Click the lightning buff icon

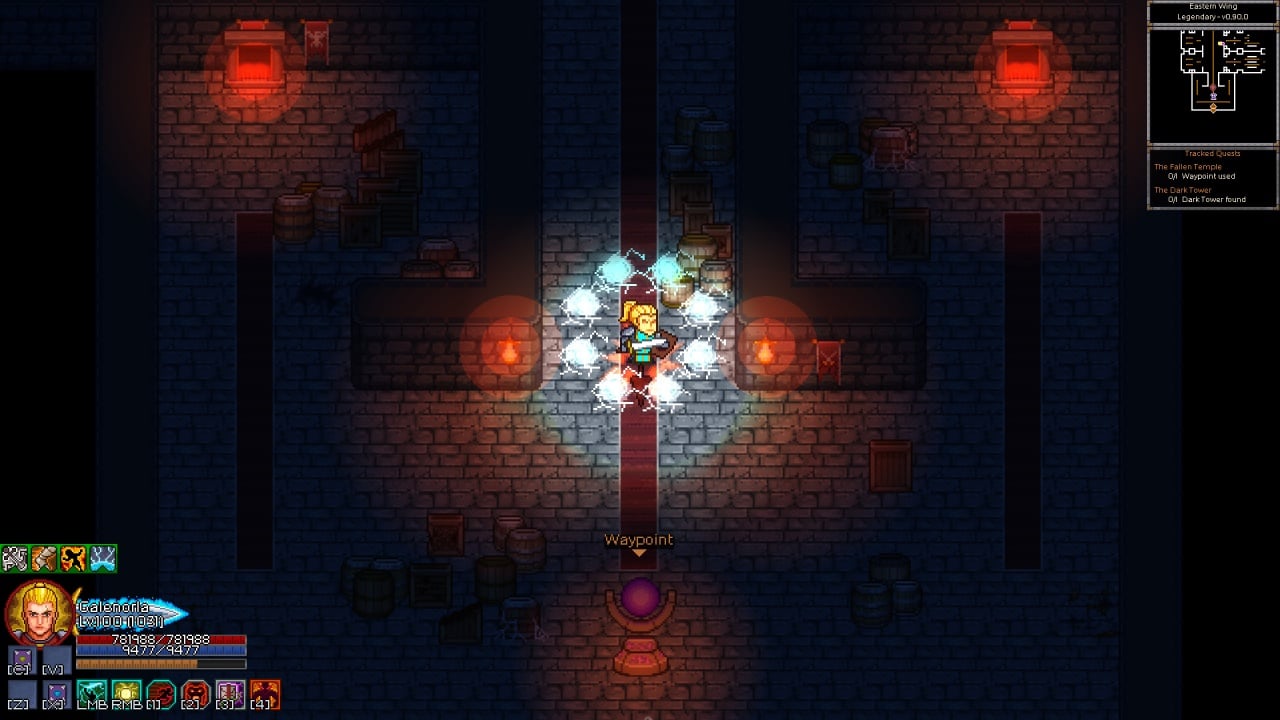102,558
